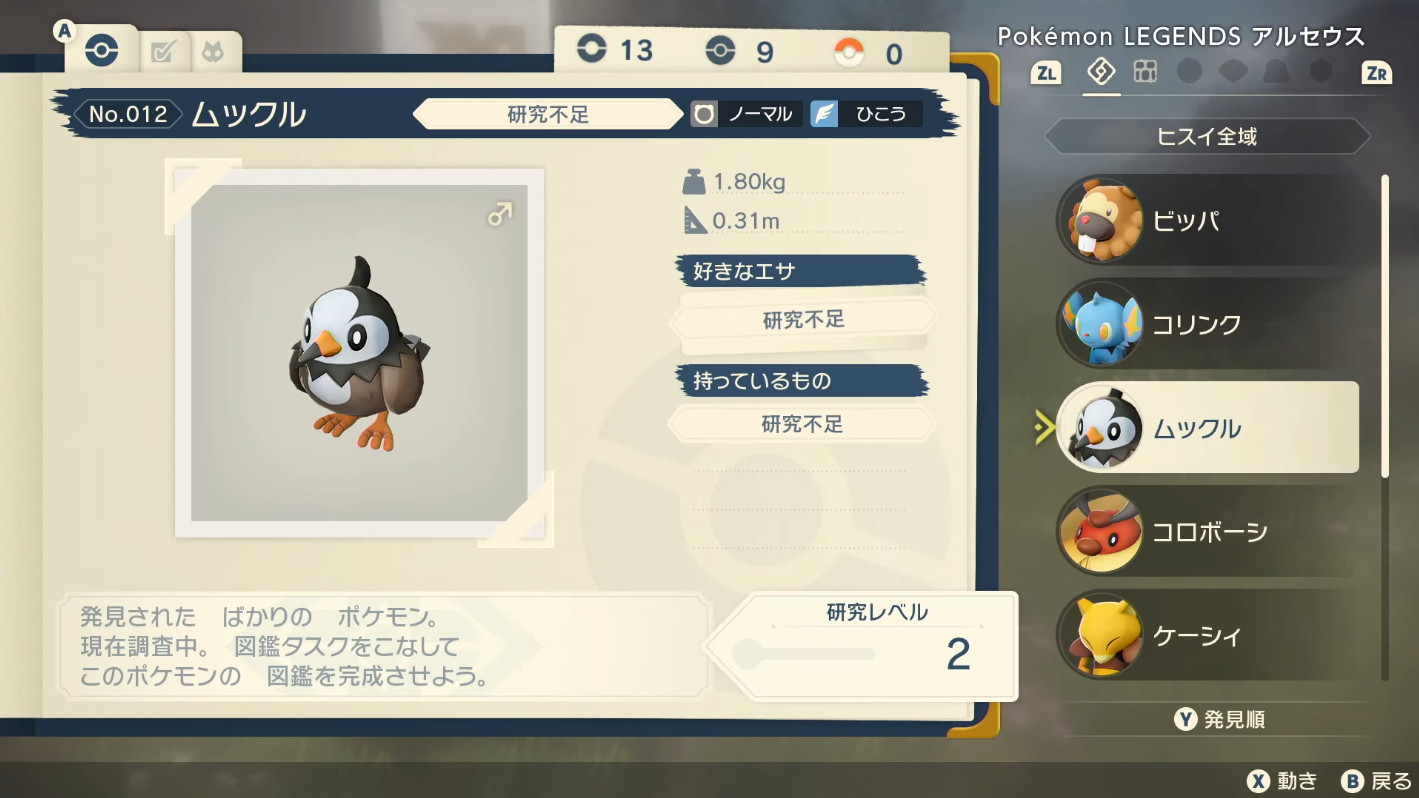Select the highlighted ムックル list row
Viewport: 1419px width, 798px height.
[1205, 428]
